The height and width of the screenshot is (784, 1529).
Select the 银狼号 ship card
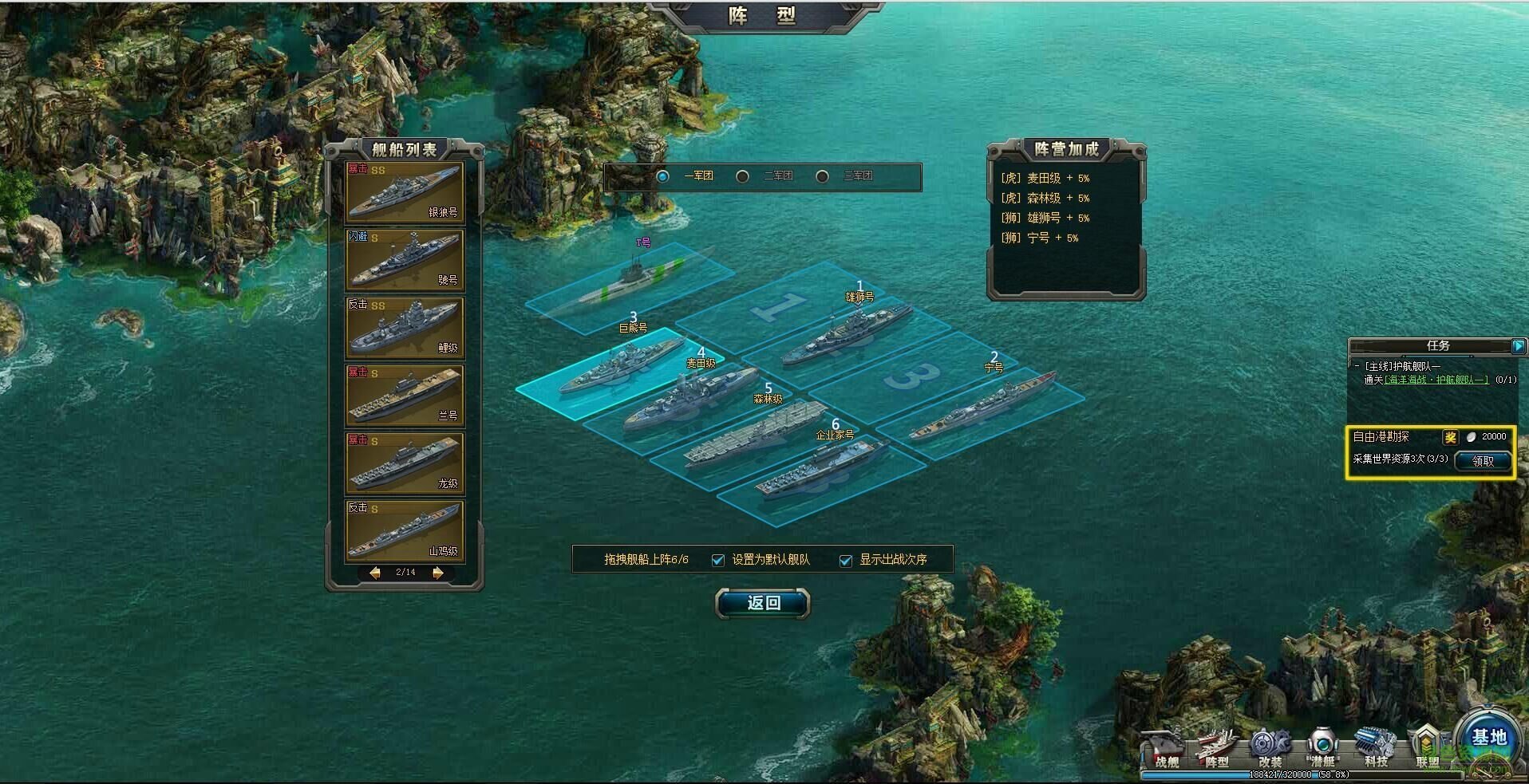tap(405, 192)
